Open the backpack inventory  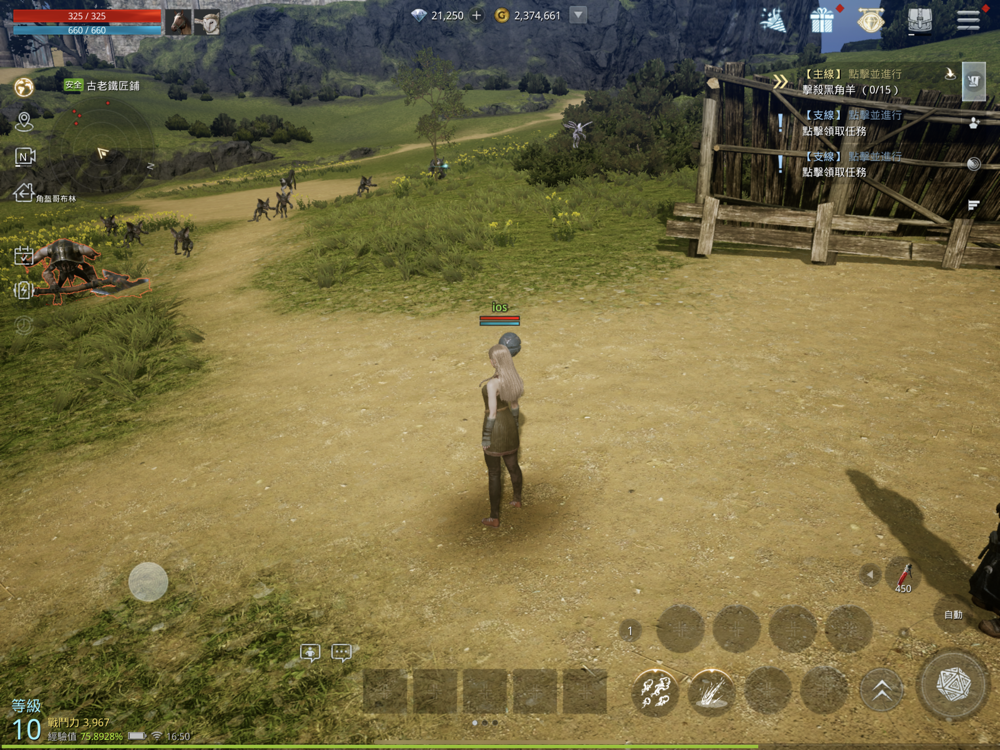click(920, 20)
